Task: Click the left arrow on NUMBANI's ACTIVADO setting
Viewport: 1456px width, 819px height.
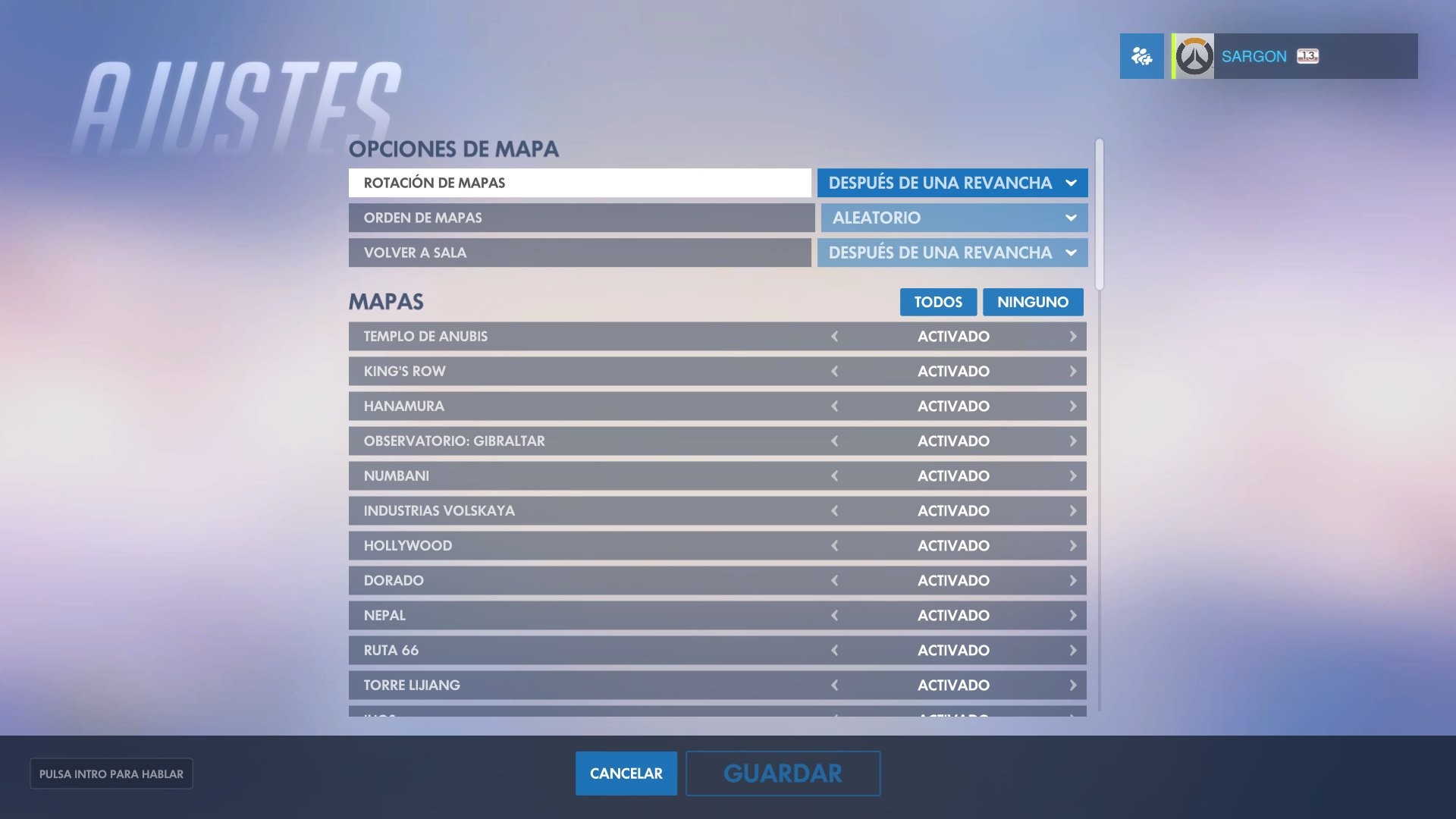Action: [835, 475]
